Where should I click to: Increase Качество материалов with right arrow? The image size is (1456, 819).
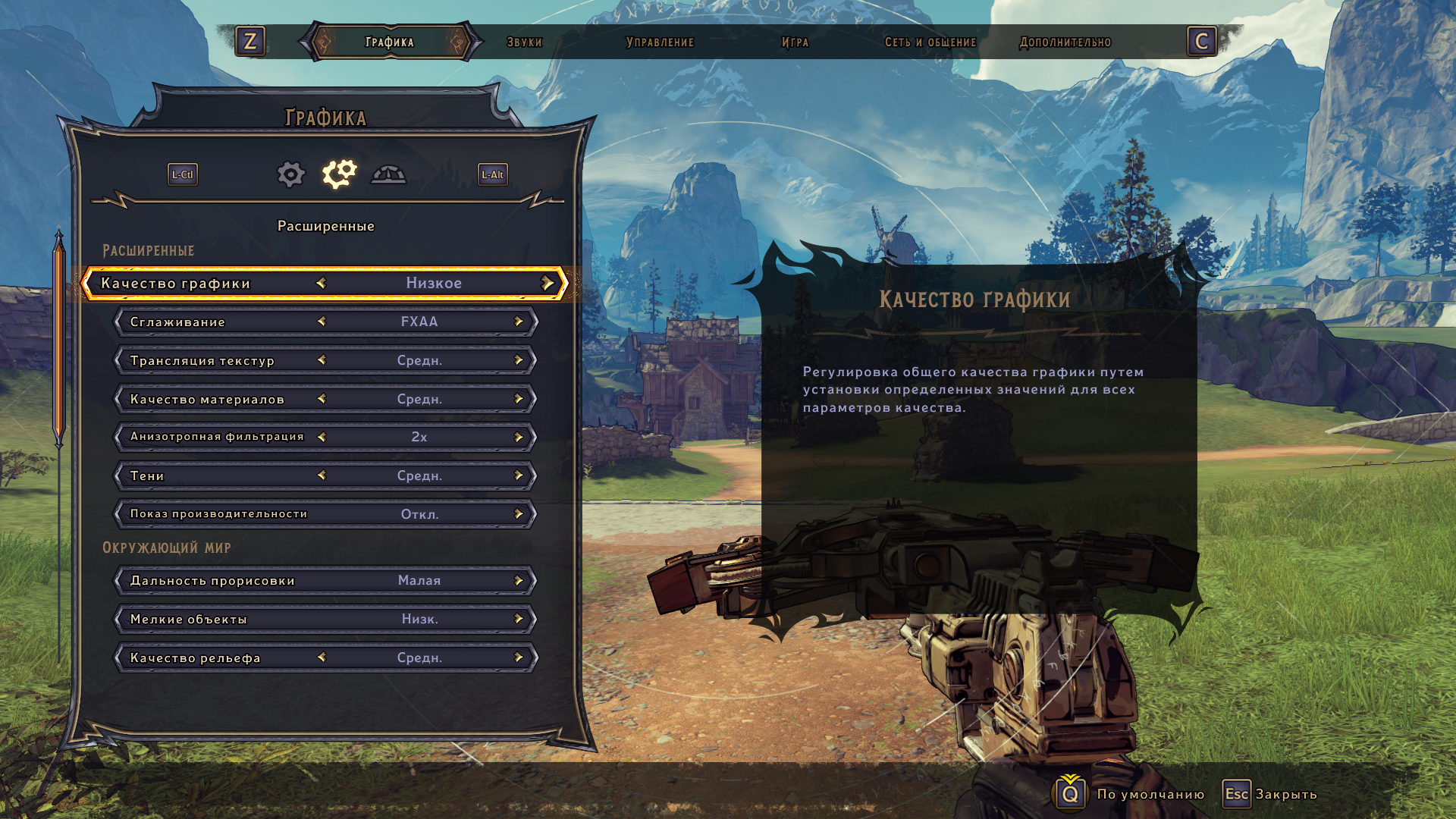(519, 399)
